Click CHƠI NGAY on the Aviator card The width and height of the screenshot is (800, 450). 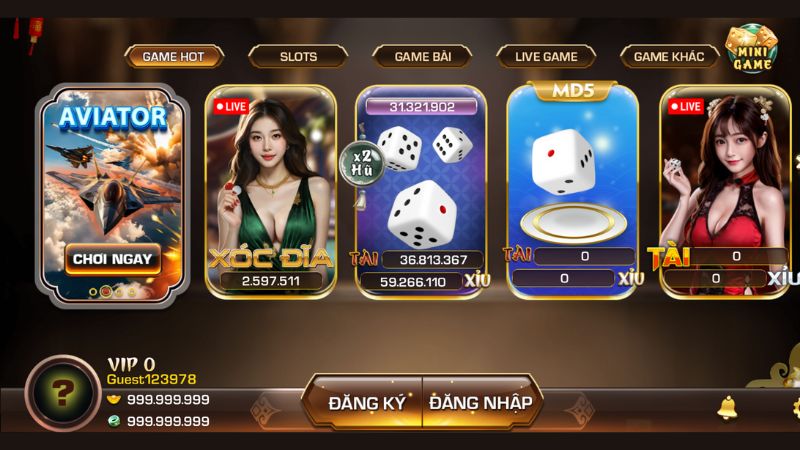click(112, 258)
